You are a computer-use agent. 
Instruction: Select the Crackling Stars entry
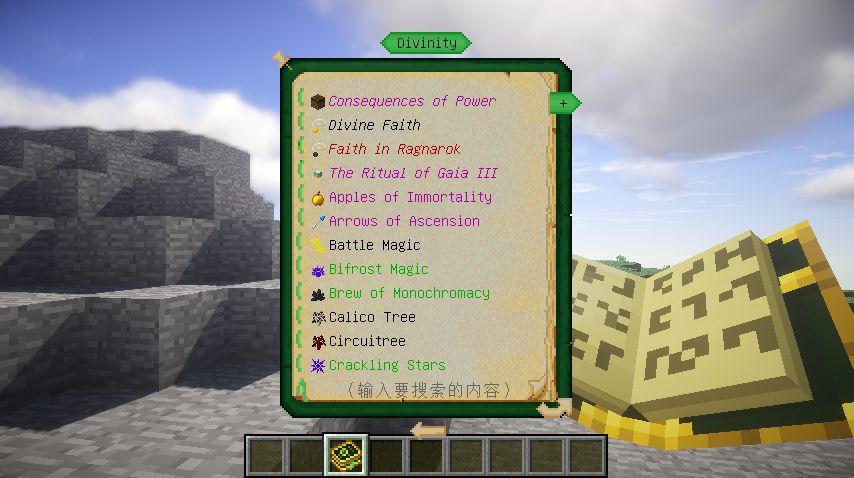pos(387,365)
